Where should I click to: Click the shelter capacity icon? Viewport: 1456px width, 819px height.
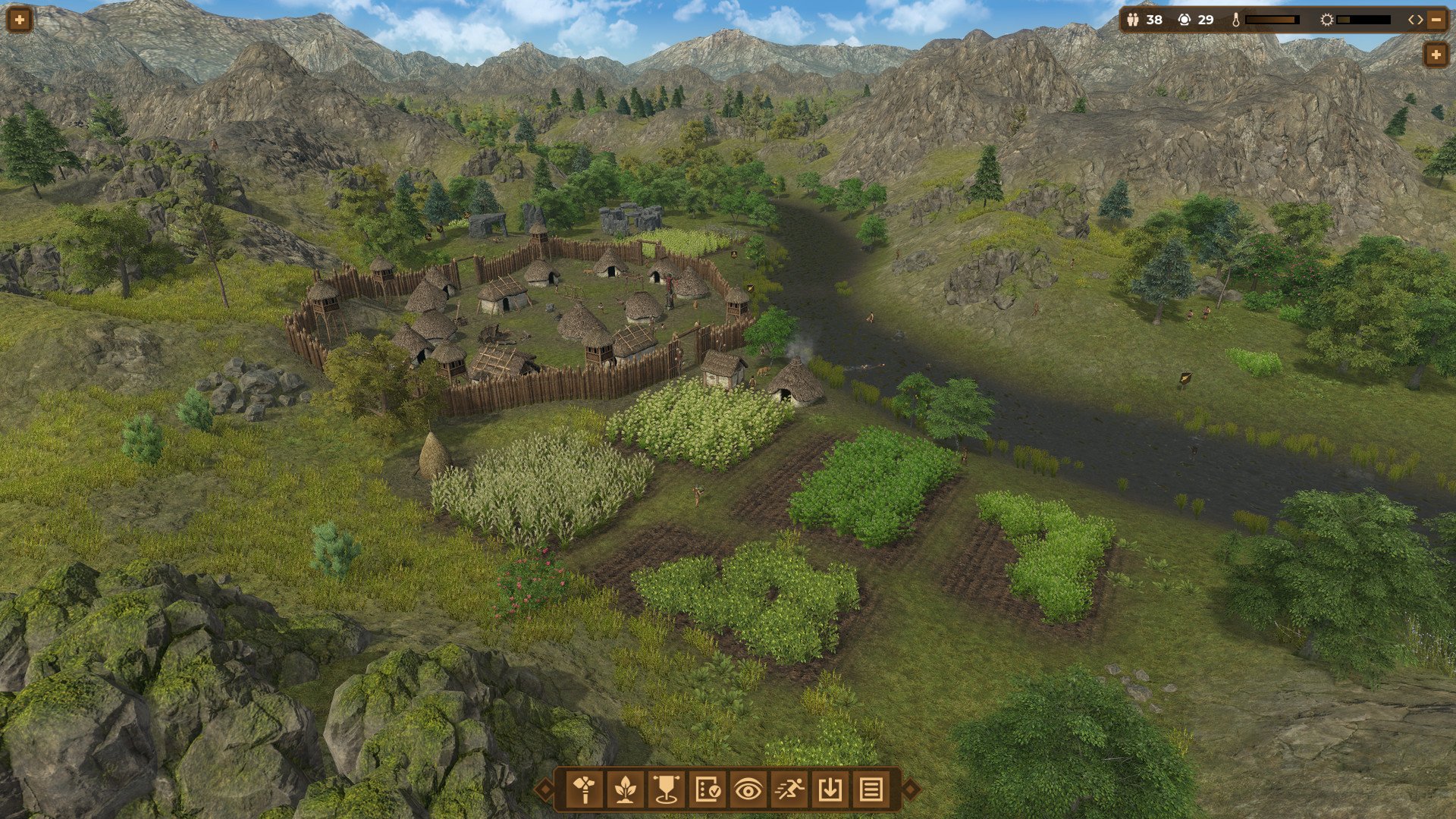coord(1184,20)
